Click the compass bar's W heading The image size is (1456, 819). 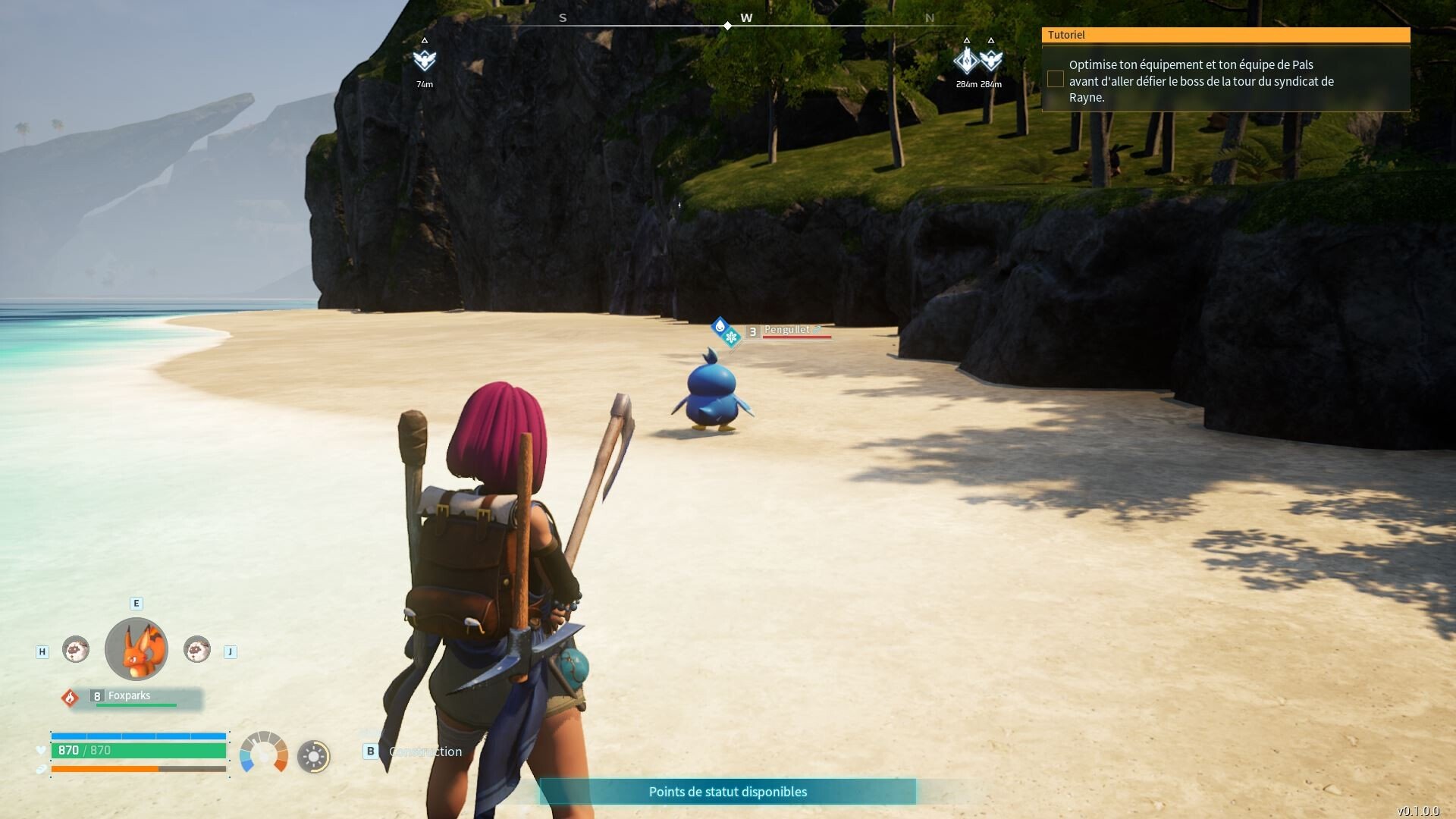(x=746, y=18)
